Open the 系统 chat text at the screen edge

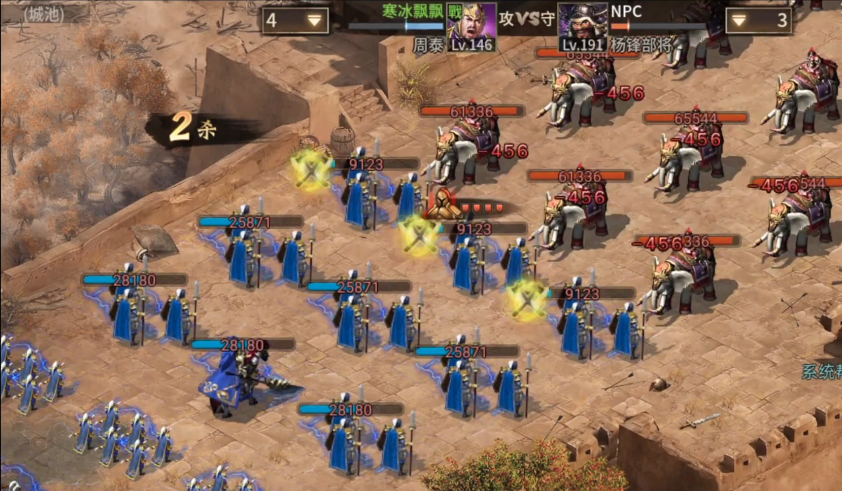click(821, 372)
